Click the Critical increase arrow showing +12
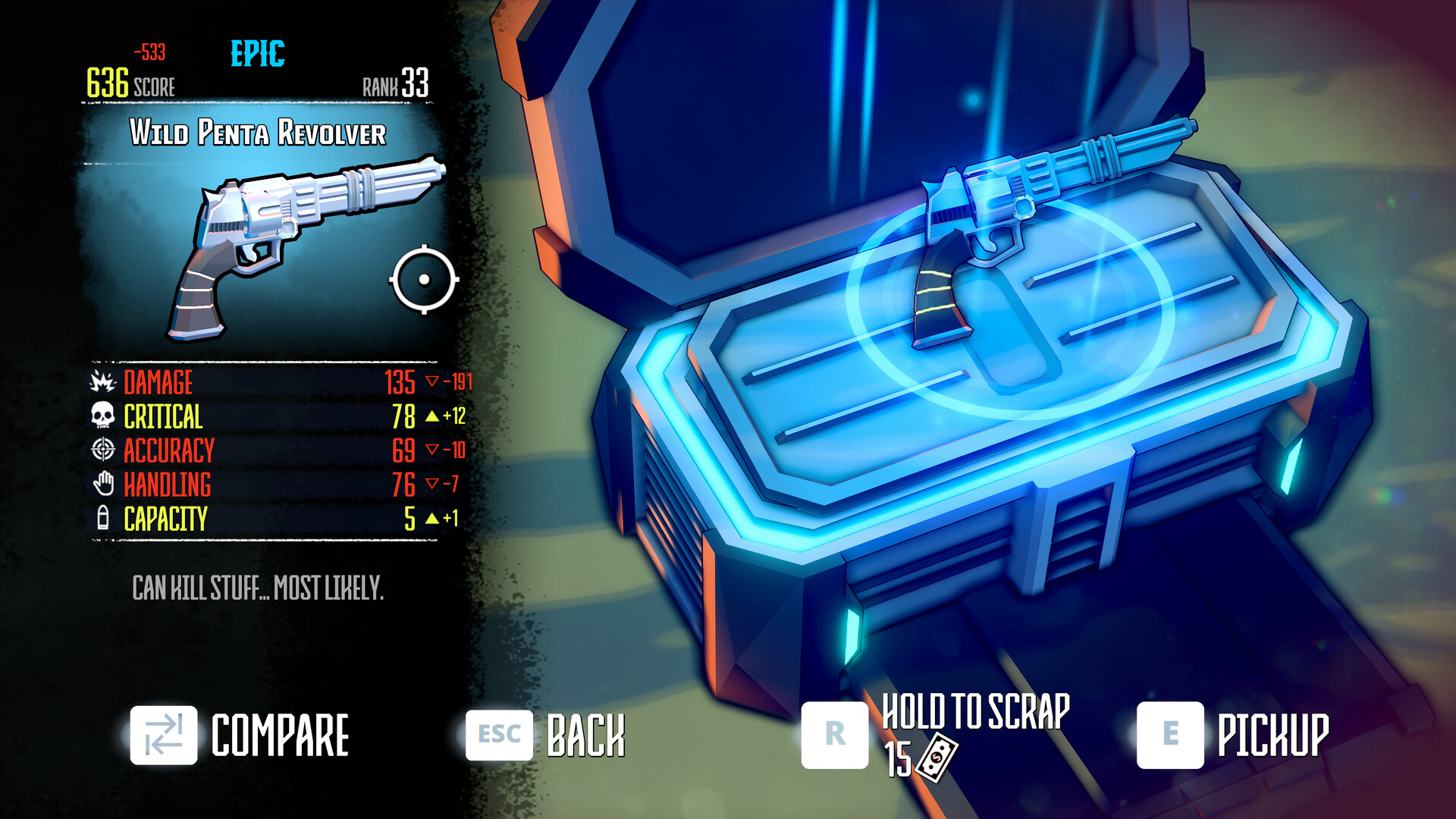This screenshot has height=819, width=1456. (449, 416)
